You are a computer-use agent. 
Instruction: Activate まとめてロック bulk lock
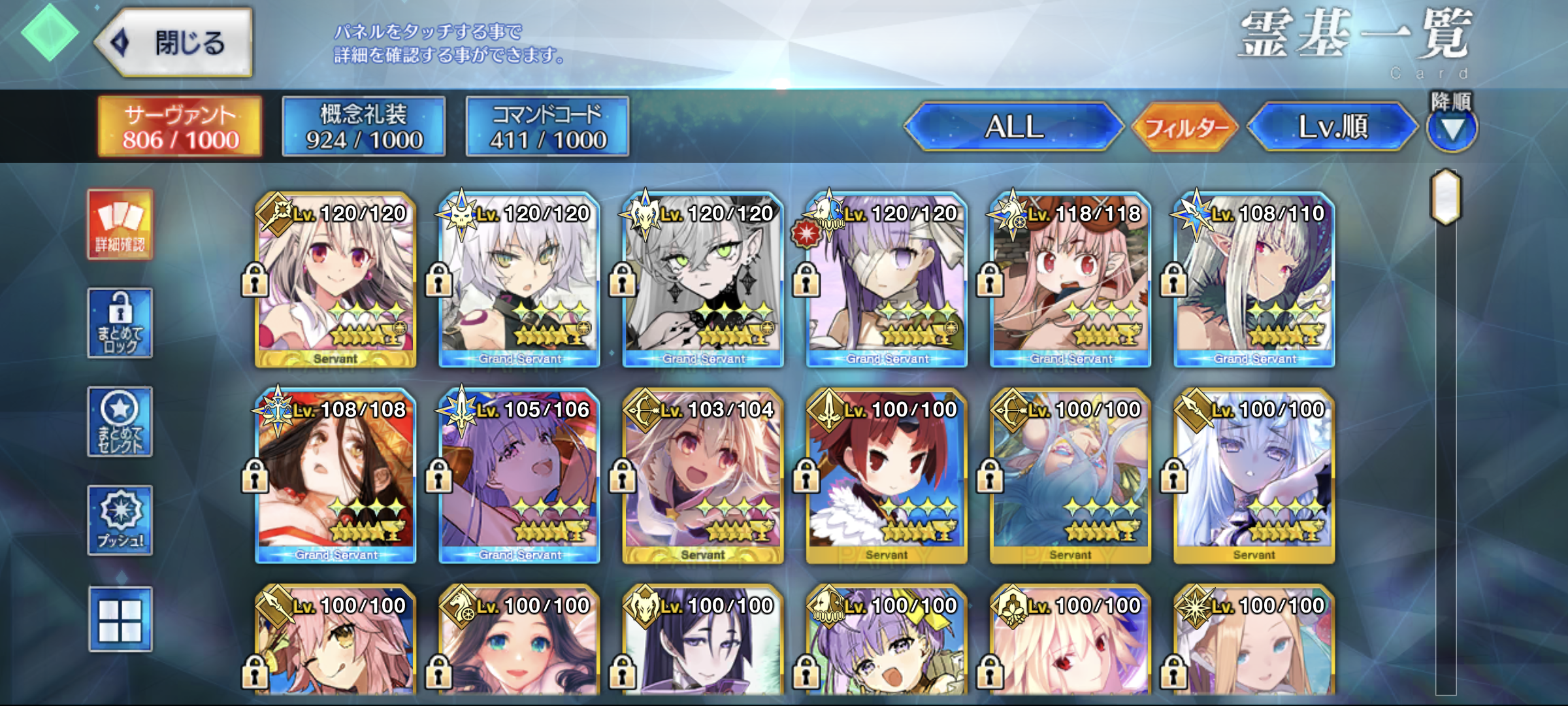pyautogui.click(x=120, y=323)
